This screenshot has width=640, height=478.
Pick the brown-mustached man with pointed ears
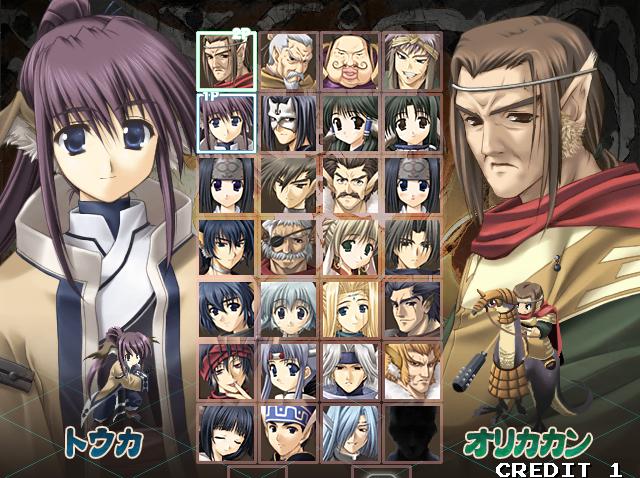pyautogui.click(x=351, y=184)
